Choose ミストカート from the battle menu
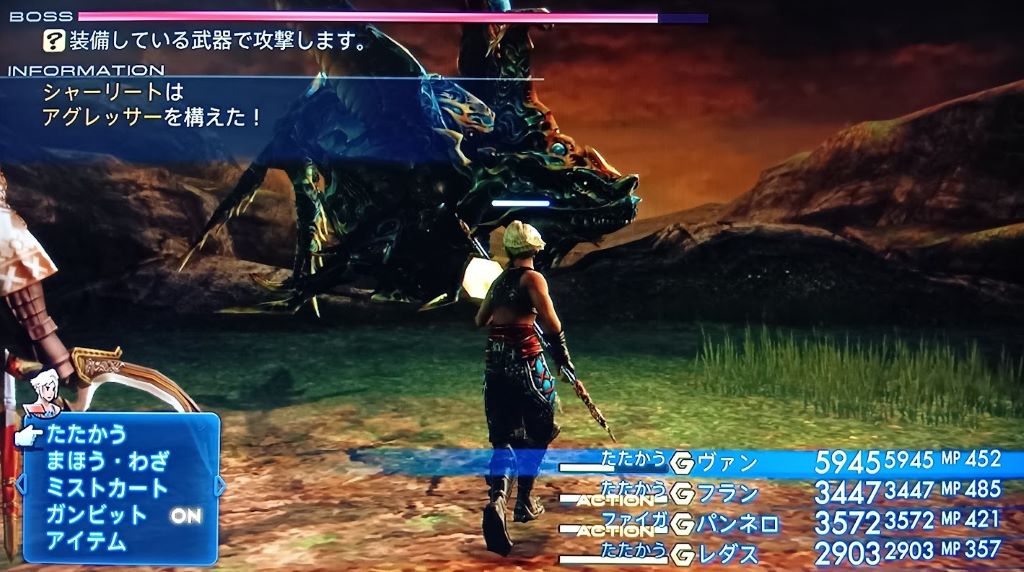 point(108,489)
